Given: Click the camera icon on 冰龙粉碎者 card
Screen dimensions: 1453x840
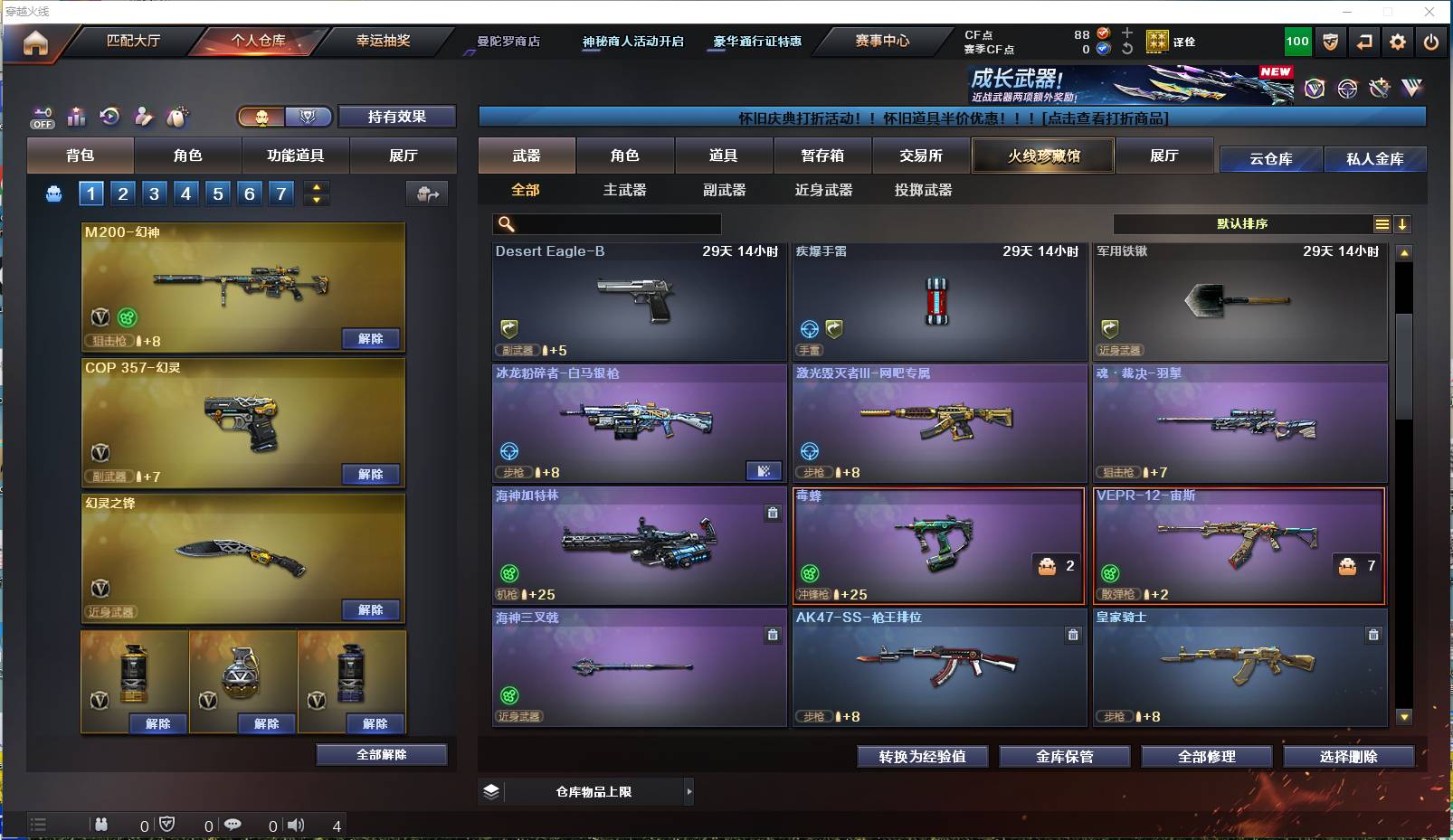Looking at the screenshot, I should click(764, 471).
